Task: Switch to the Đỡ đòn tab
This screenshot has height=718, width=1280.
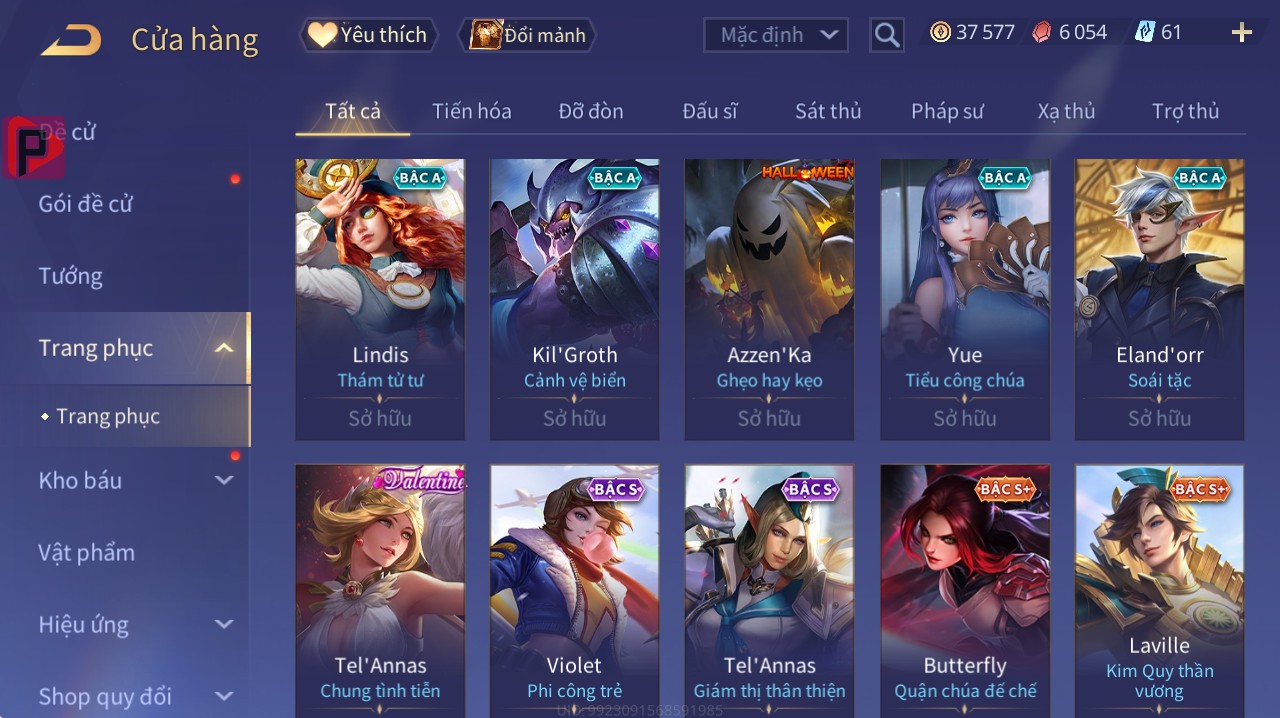Action: point(591,111)
